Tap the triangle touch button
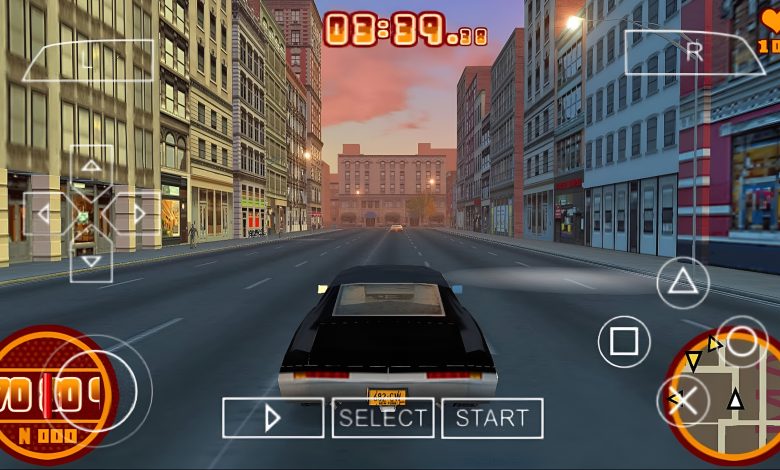The image size is (780, 470). coord(683,282)
